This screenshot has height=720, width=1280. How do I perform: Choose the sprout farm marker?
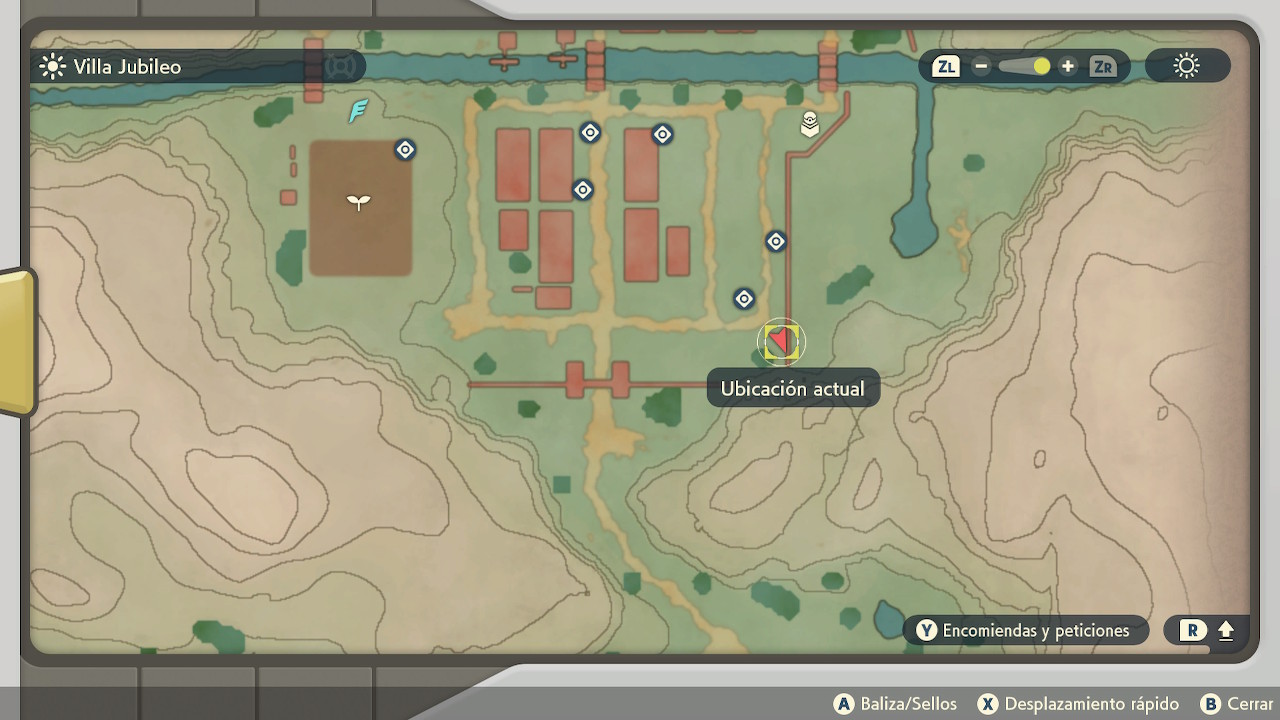point(359,203)
